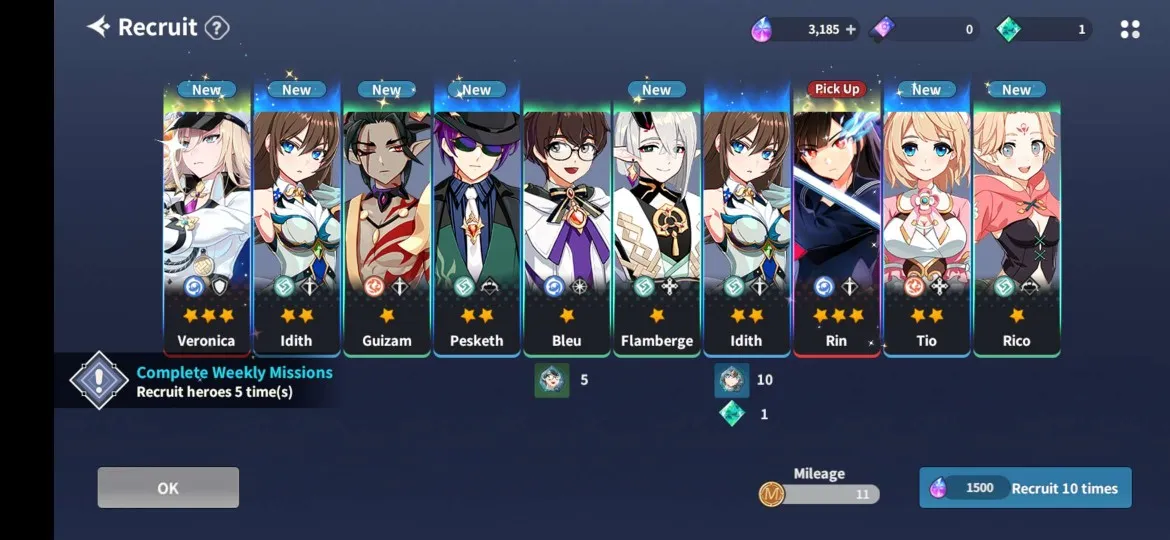Viewport: 1170px width, 540px height.
Task: Tap the purple ticket currency icon
Action: tap(882, 30)
